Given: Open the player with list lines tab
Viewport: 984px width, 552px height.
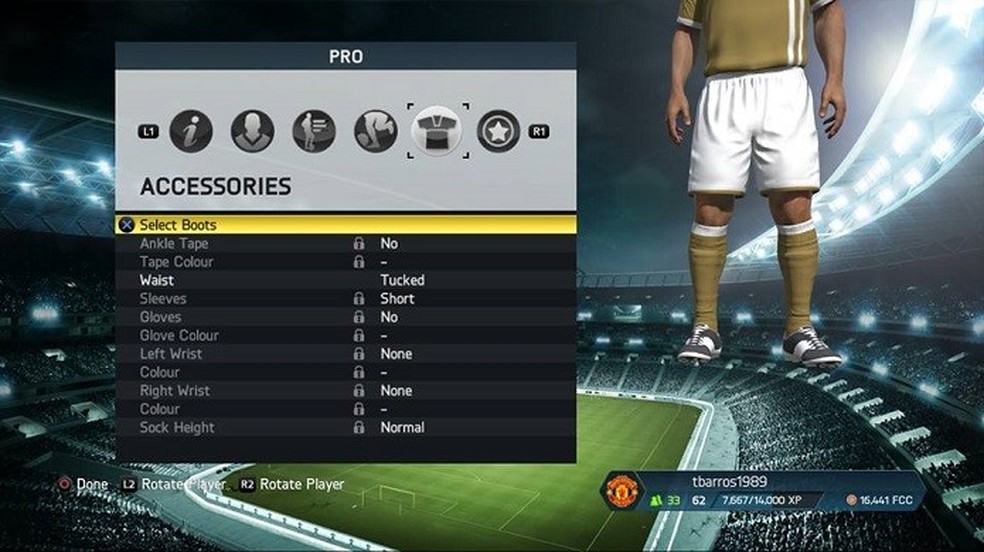Looking at the screenshot, I should point(313,131).
